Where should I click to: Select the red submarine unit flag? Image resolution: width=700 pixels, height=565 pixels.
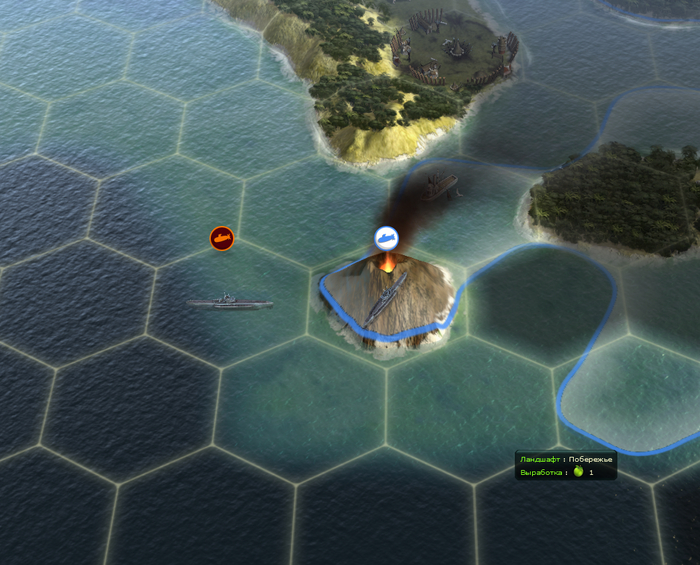pyautogui.click(x=221, y=238)
